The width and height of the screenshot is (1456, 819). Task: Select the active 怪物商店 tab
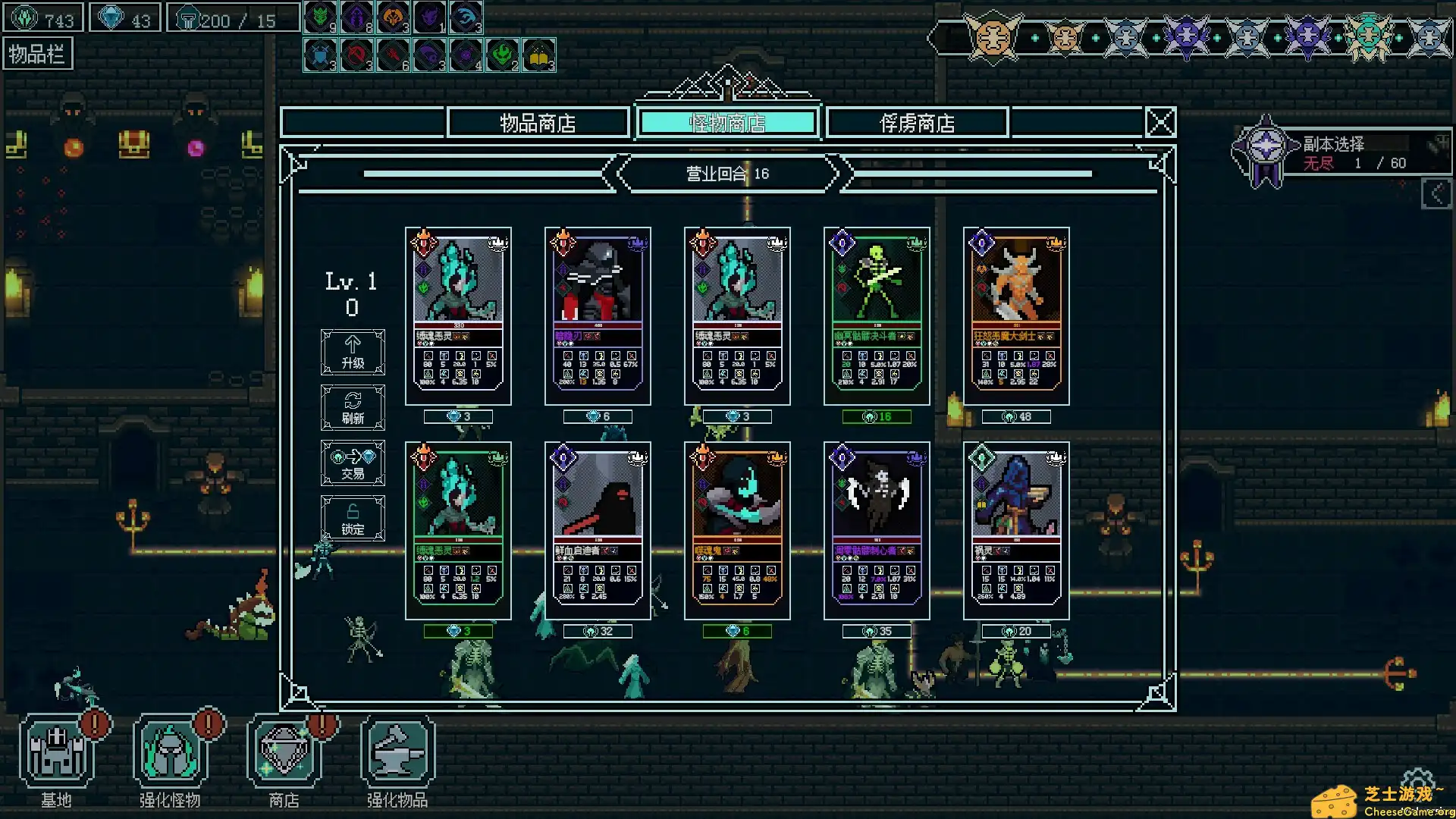[726, 121]
